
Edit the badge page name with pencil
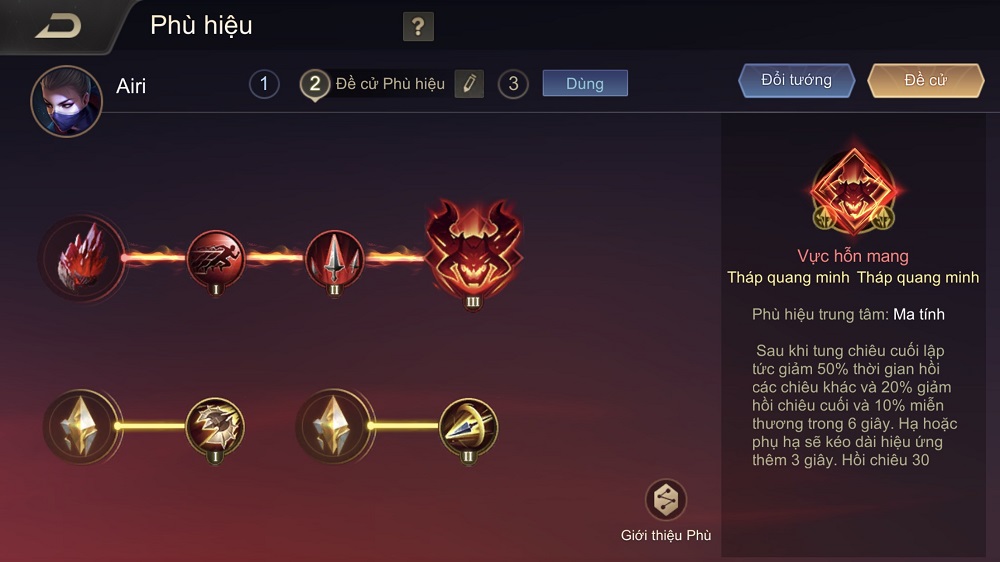click(x=469, y=84)
